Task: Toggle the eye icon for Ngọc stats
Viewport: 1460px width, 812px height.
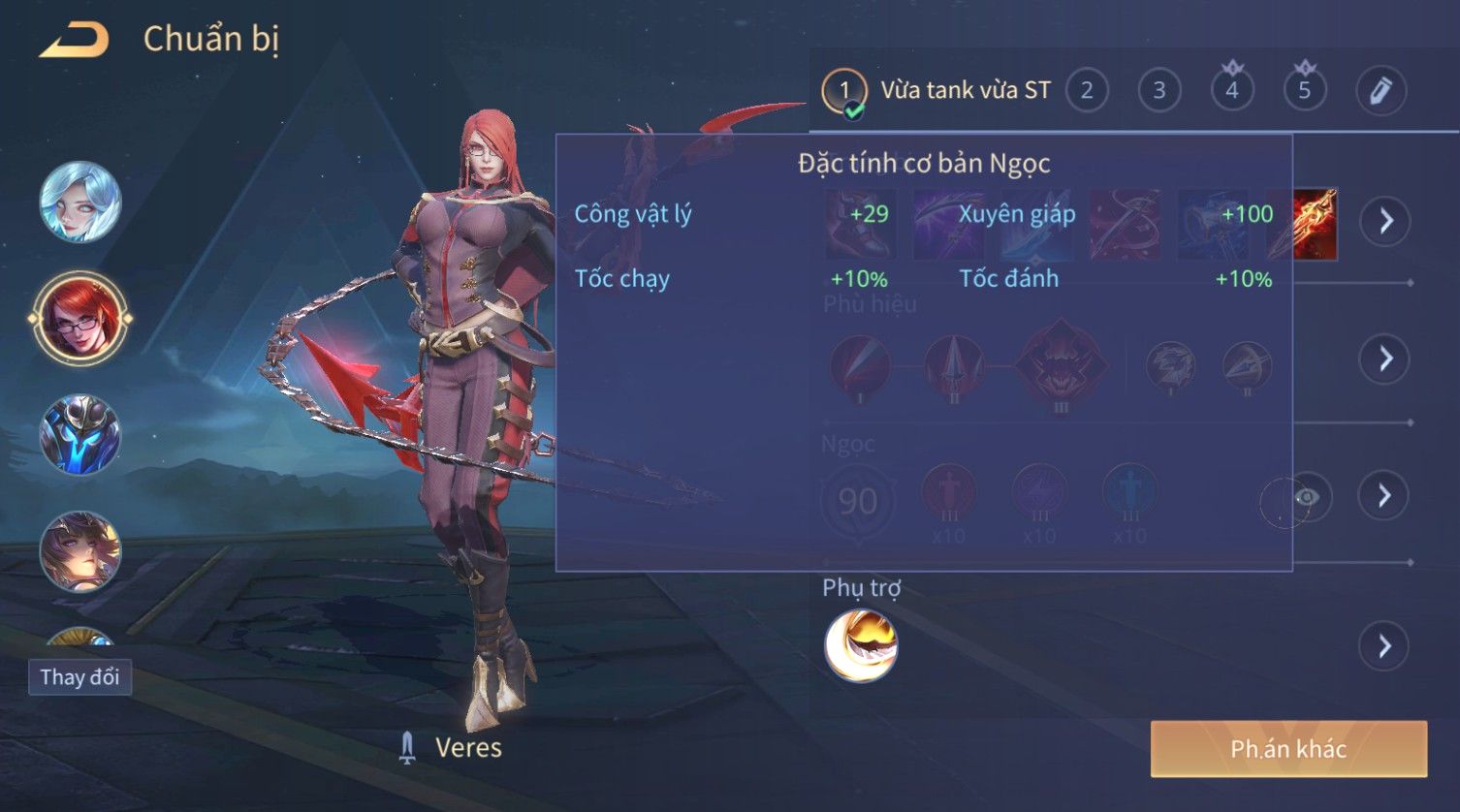Action: (1306, 498)
